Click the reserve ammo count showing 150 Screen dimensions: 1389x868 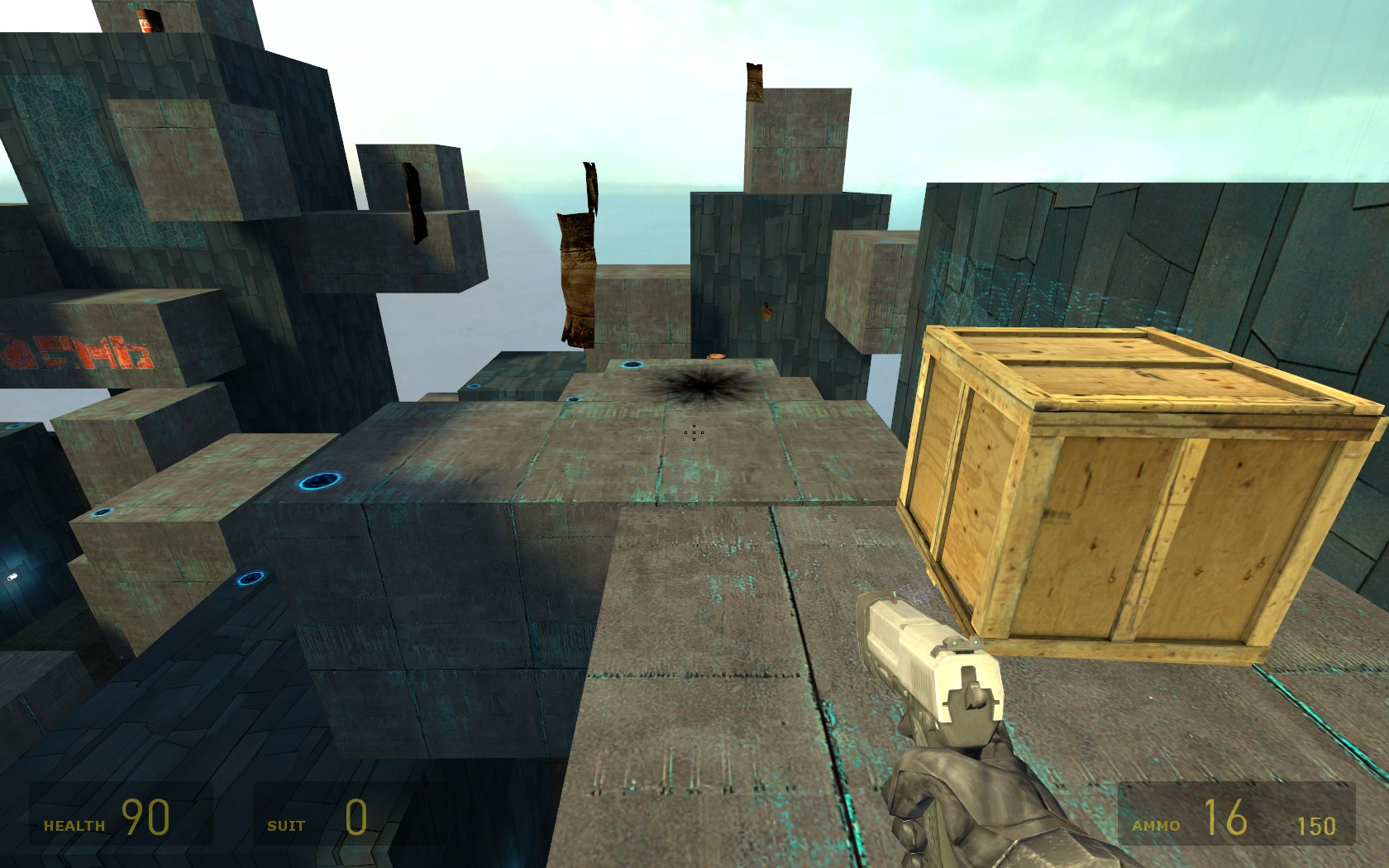tap(1319, 823)
